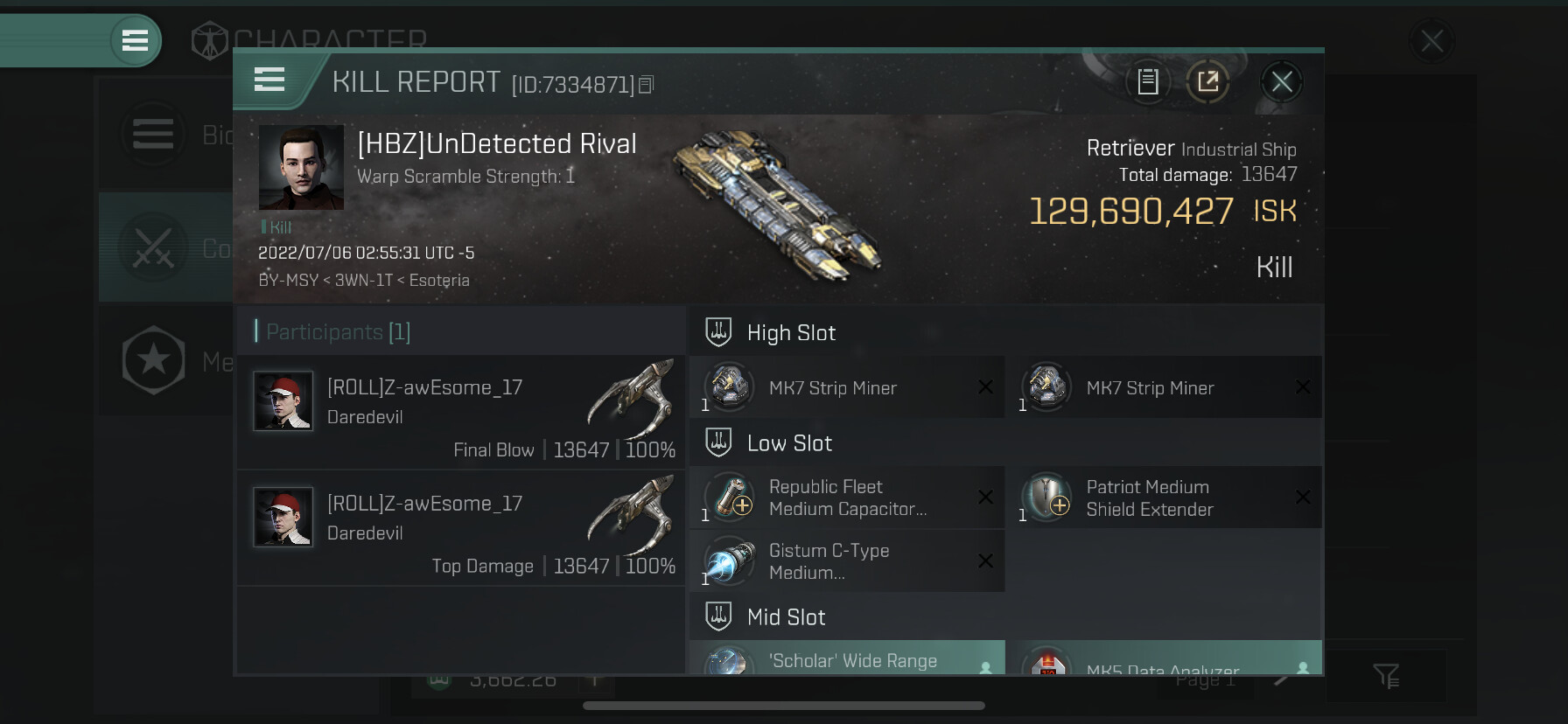
Task: Close the Kill Report window
Action: (x=1282, y=82)
